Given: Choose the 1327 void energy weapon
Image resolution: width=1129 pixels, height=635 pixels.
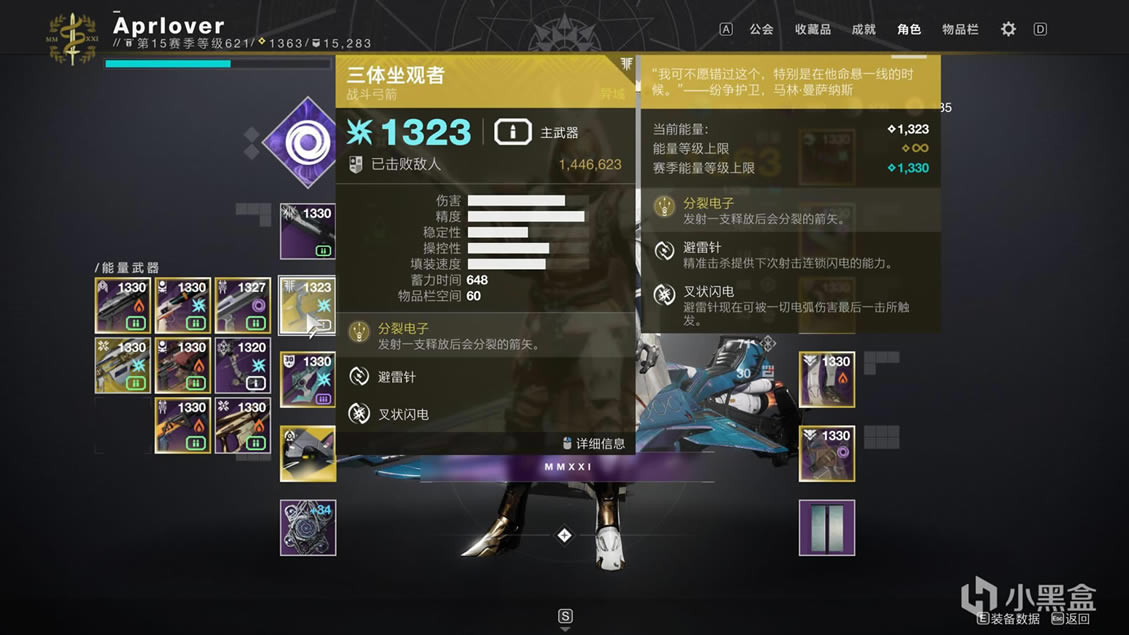Looking at the screenshot, I should (242, 306).
